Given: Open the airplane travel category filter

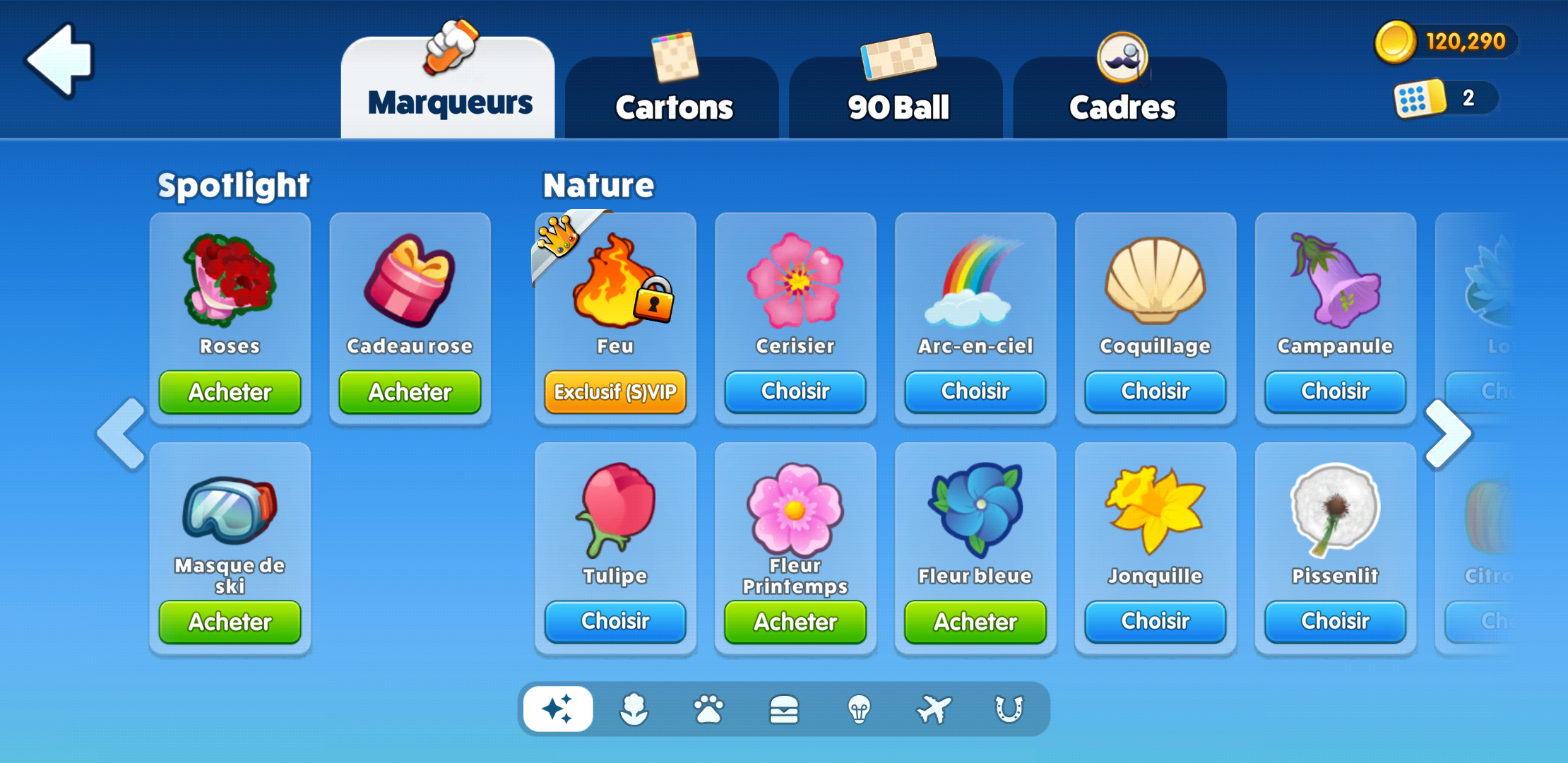Looking at the screenshot, I should [934, 709].
